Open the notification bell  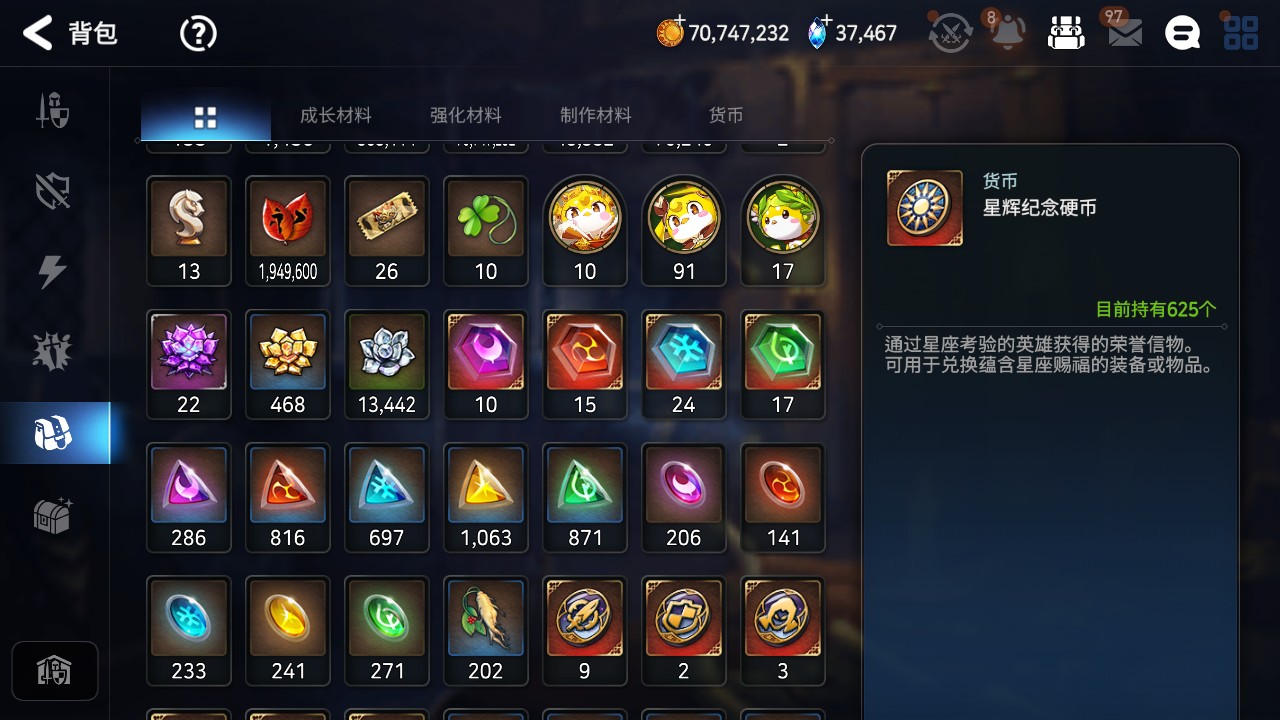pyautogui.click(x=1007, y=34)
